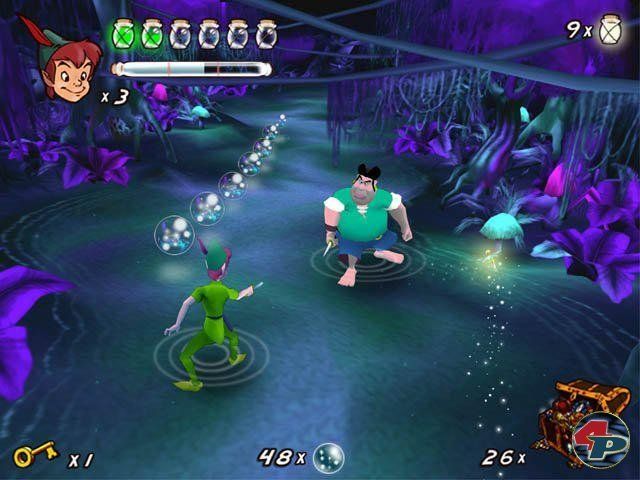The width and height of the screenshot is (640, 480).
Task: Click the bubble ammo icon
Action: tap(328, 457)
